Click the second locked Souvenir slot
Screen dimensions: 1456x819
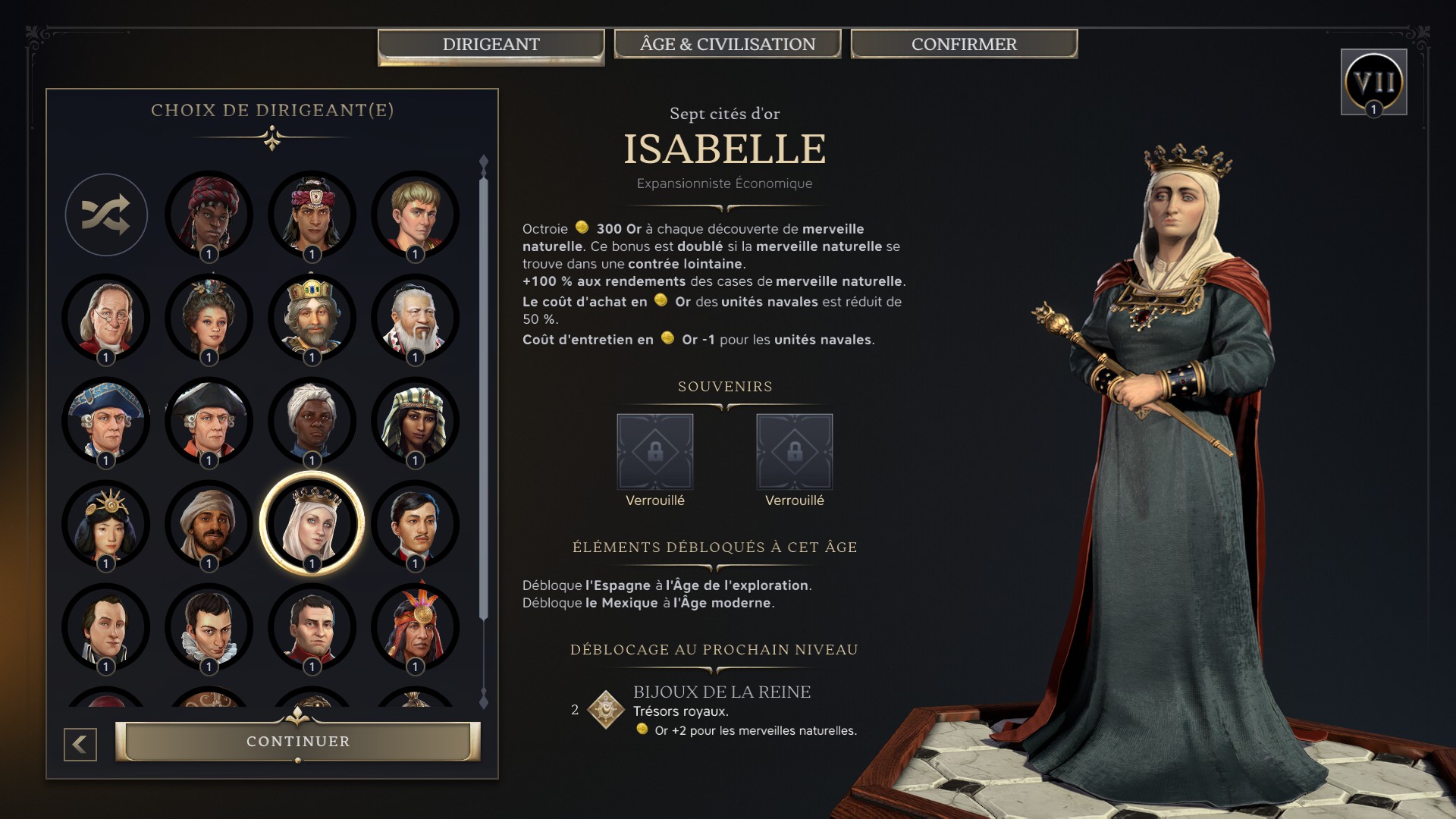tap(795, 450)
